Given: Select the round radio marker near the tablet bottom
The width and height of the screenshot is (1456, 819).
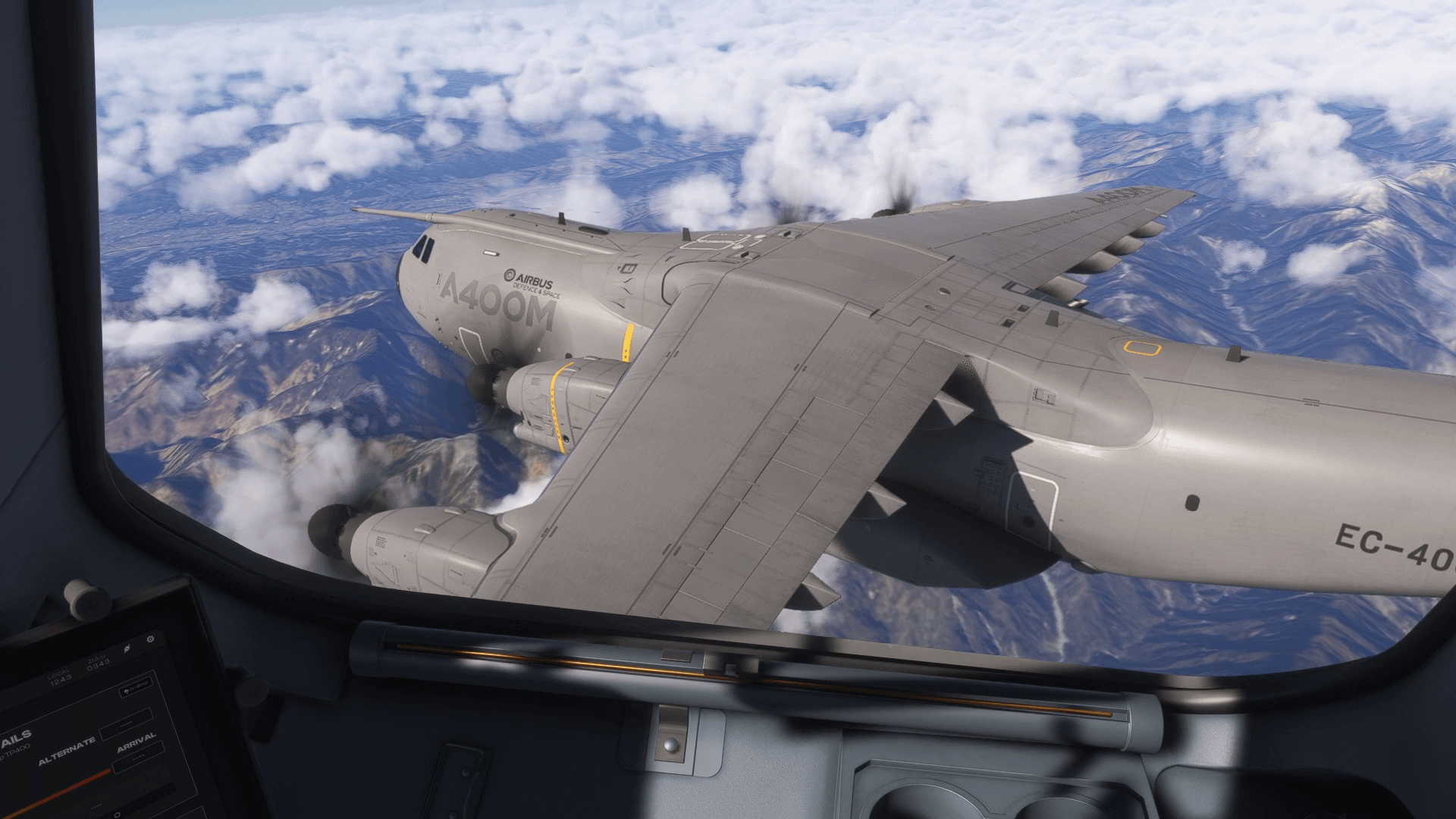Looking at the screenshot, I should click(x=117, y=814).
